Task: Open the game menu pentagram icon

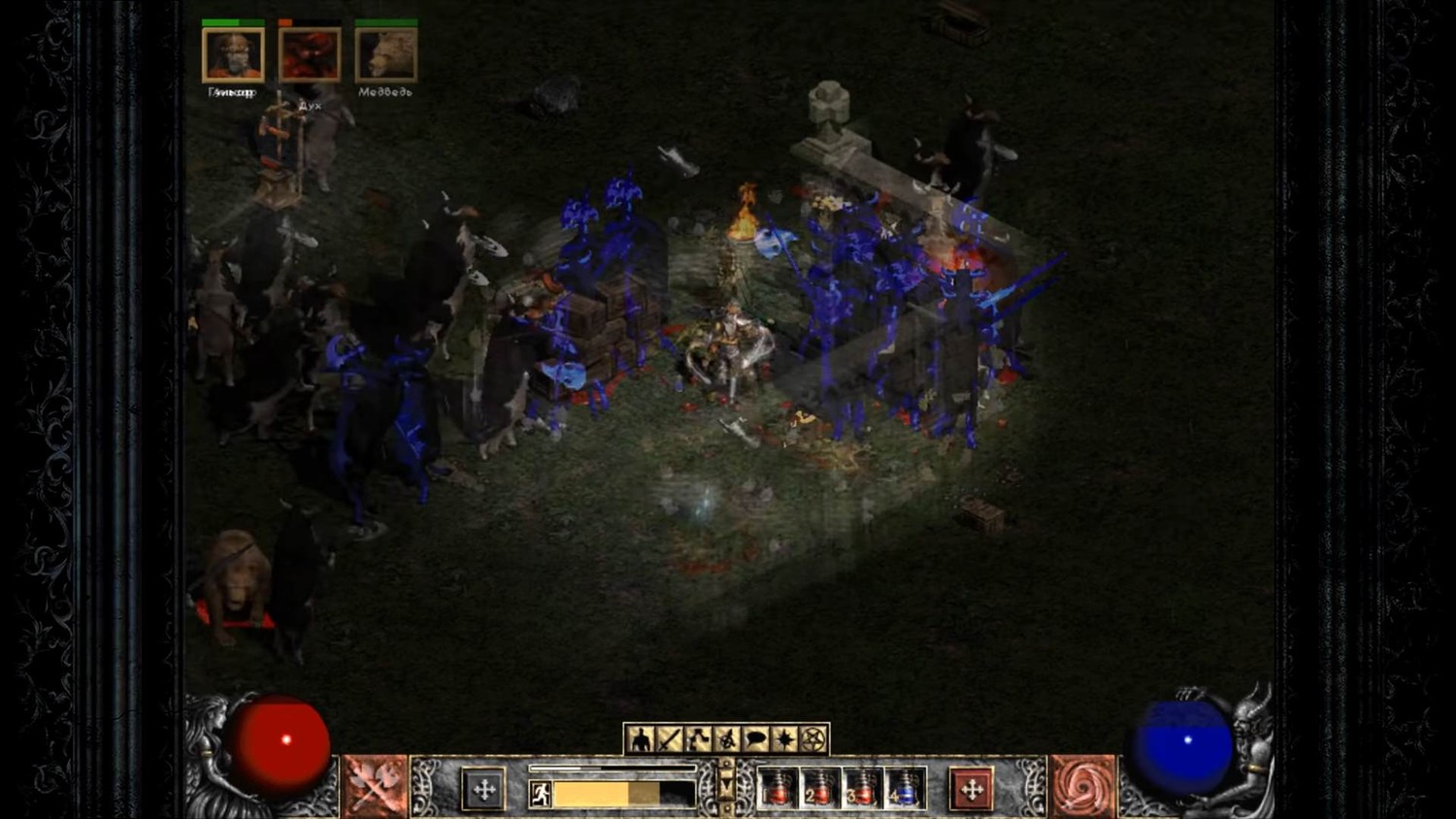Action: (813, 740)
